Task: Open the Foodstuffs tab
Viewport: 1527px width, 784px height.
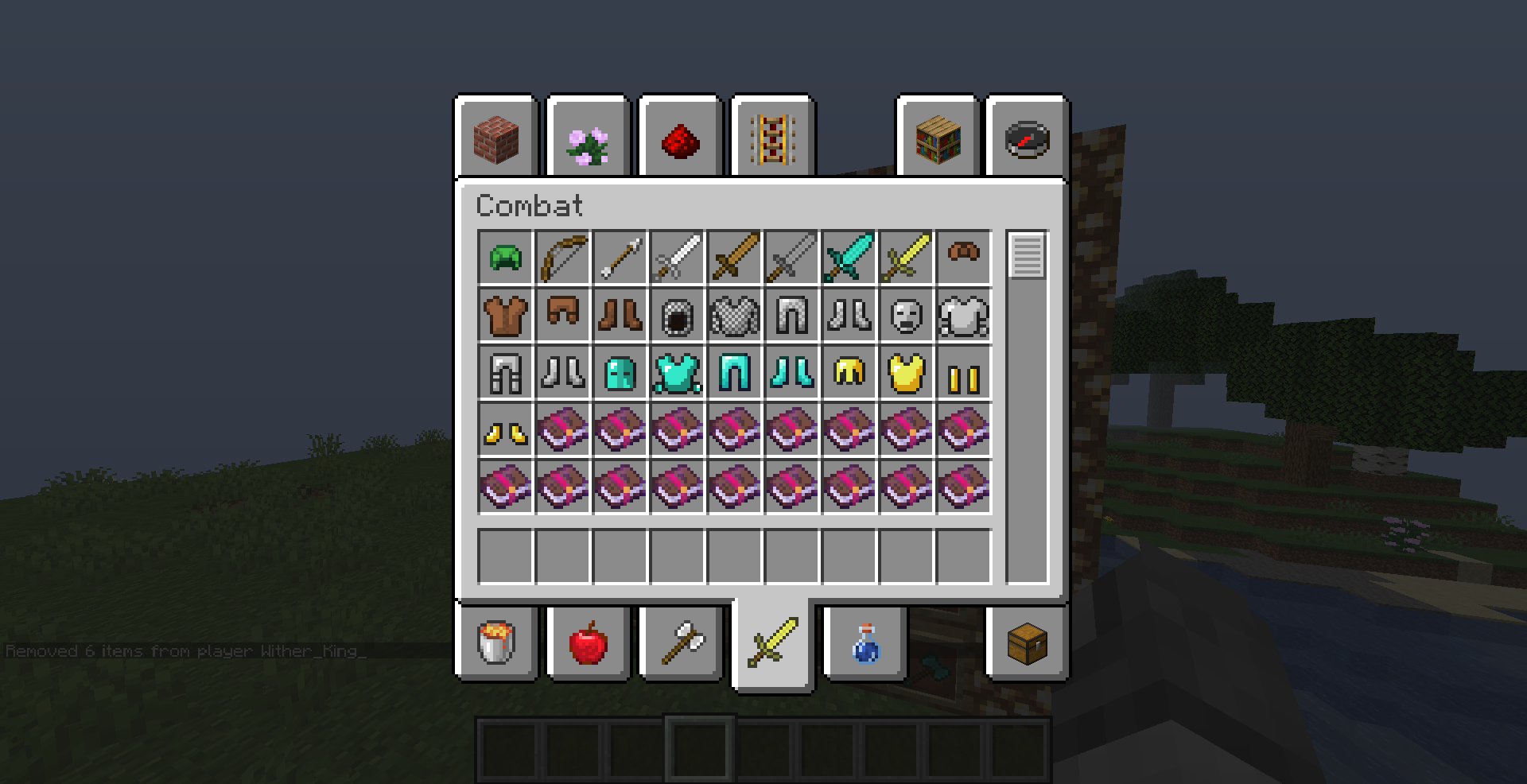Action: coord(587,644)
